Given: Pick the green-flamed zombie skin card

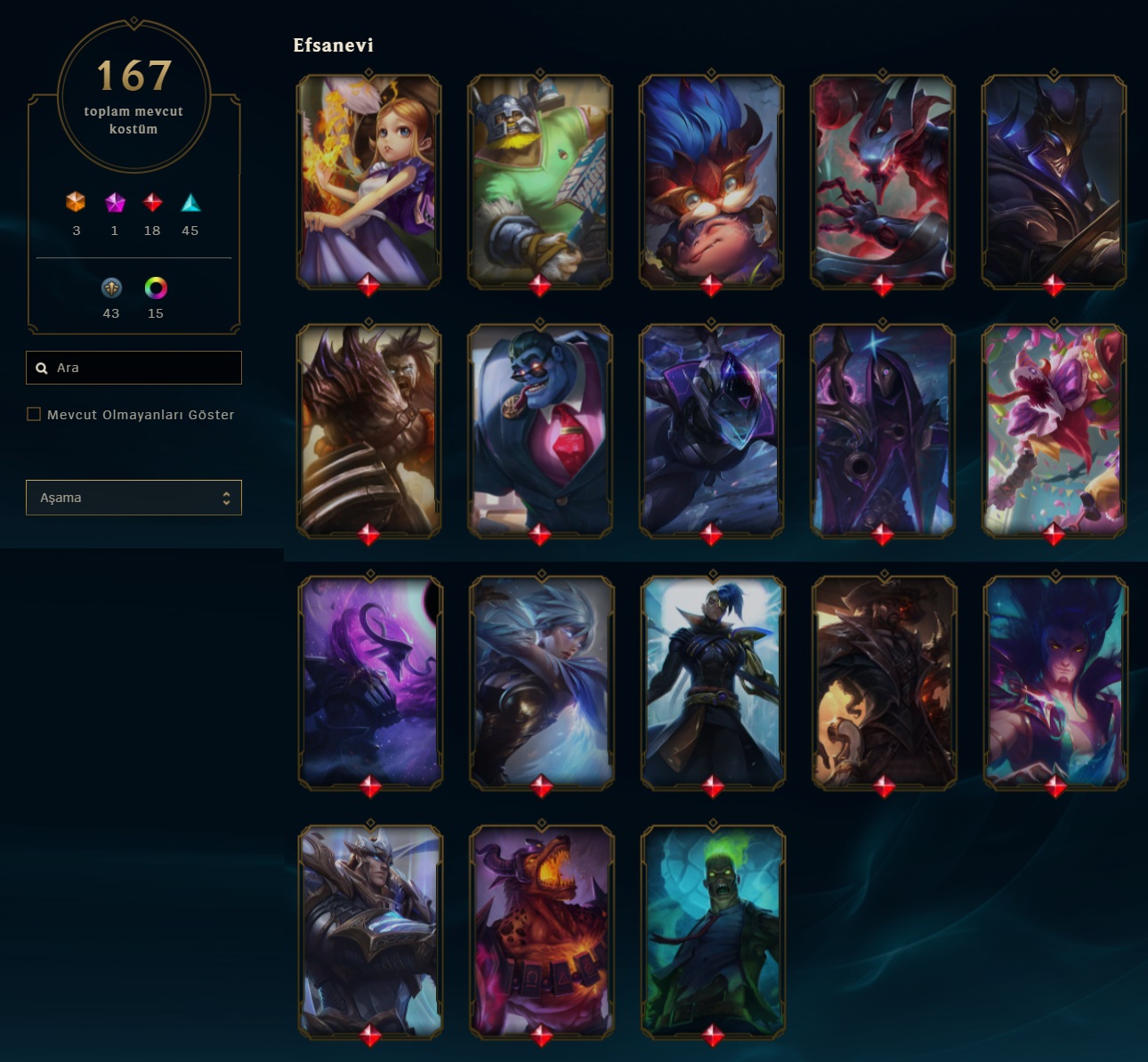Looking at the screenshot, I should [713, 931].
